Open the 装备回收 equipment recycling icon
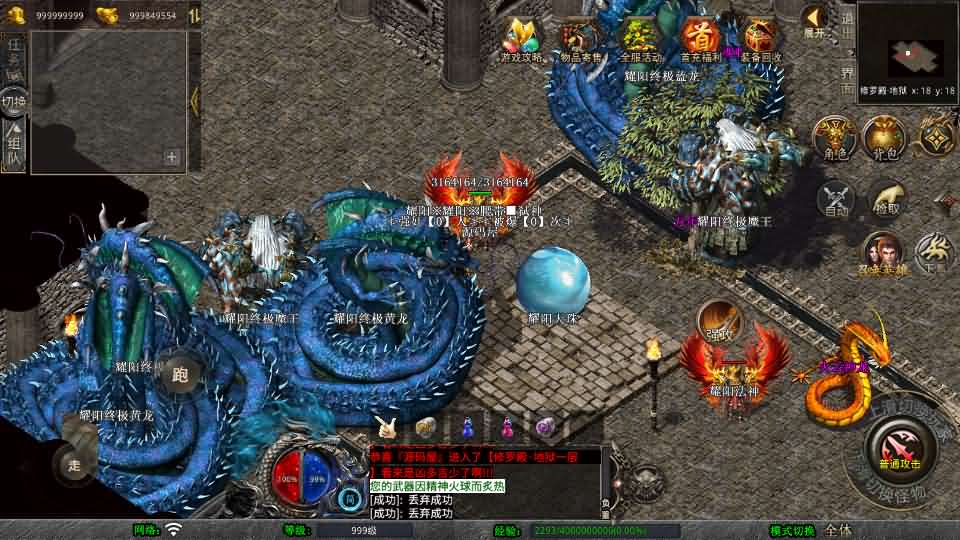The height and width of the screenshot is (540, 960). tap(760, 40)
